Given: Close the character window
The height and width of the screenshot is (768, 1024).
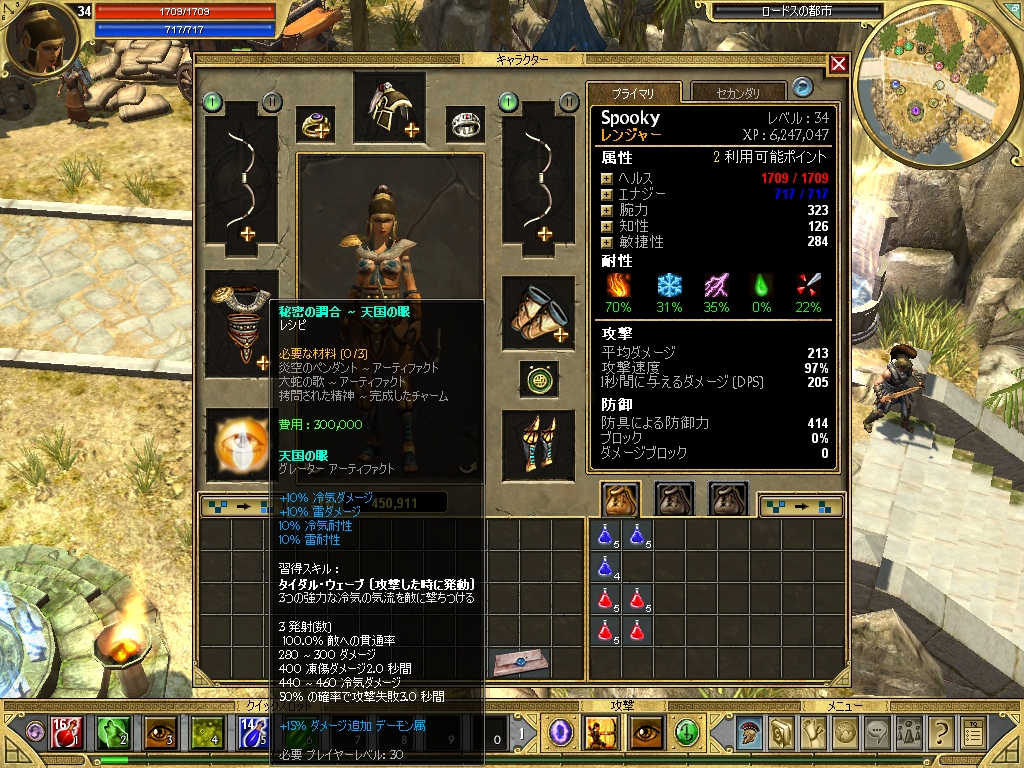Looking at the screenshot, I should click(x=838, y=64).
